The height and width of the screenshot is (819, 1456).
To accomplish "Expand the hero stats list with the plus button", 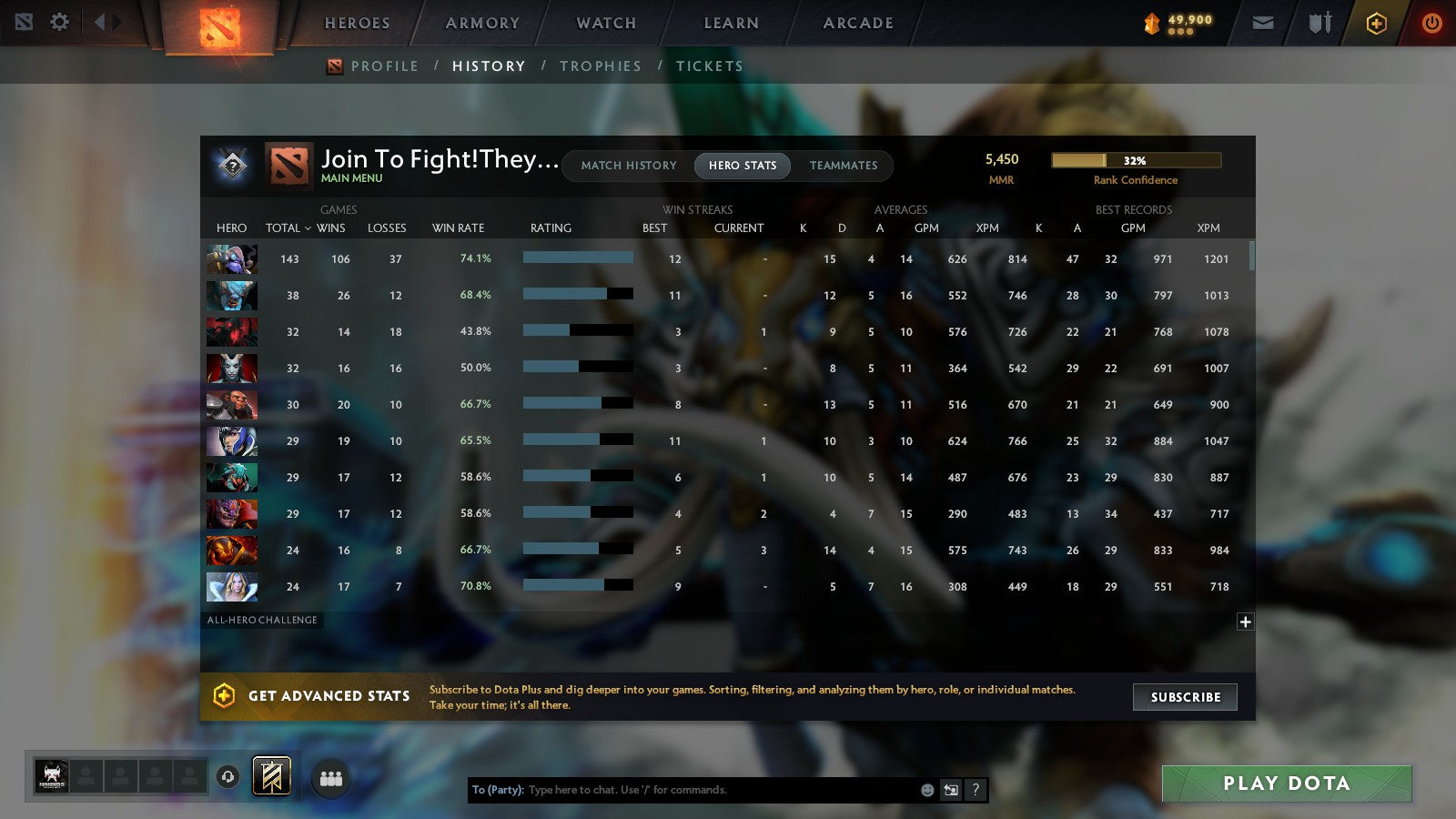I will 1244,621.
